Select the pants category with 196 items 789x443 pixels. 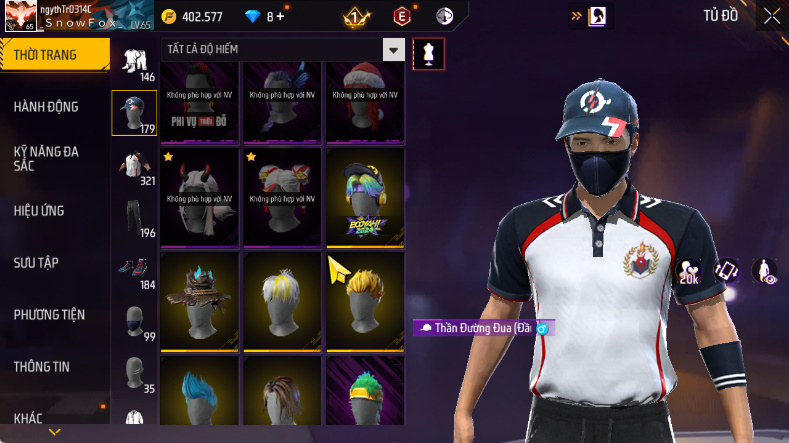click(133, 217)
